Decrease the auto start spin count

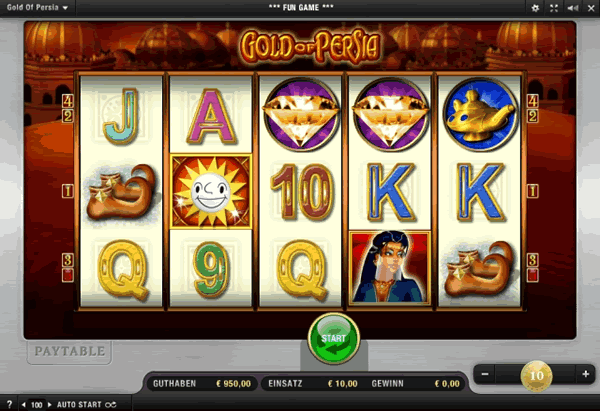click(23, 404)
